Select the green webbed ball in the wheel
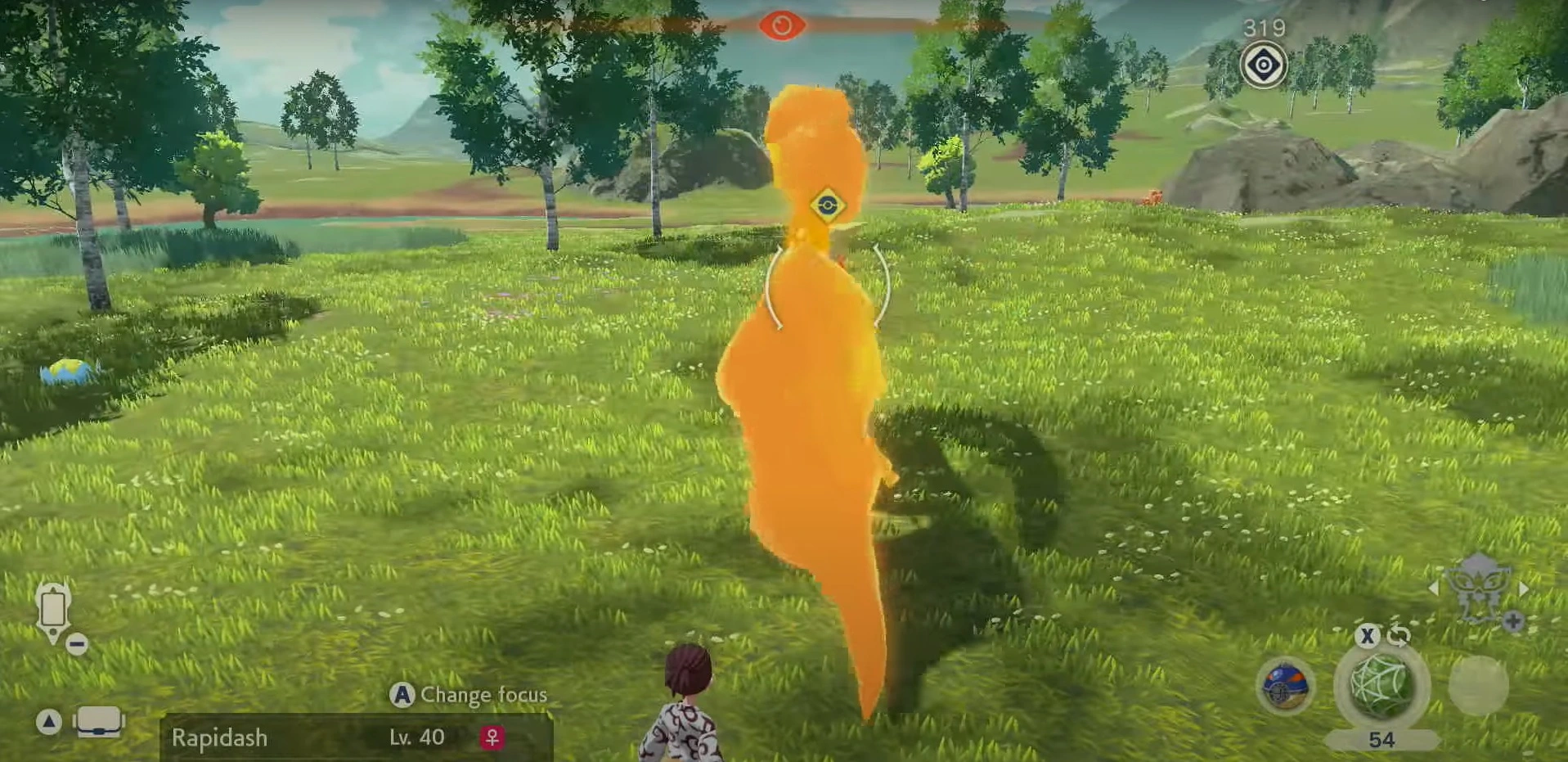The width and height of the screenshot is (1568, 762). [x=1379, y=686]
